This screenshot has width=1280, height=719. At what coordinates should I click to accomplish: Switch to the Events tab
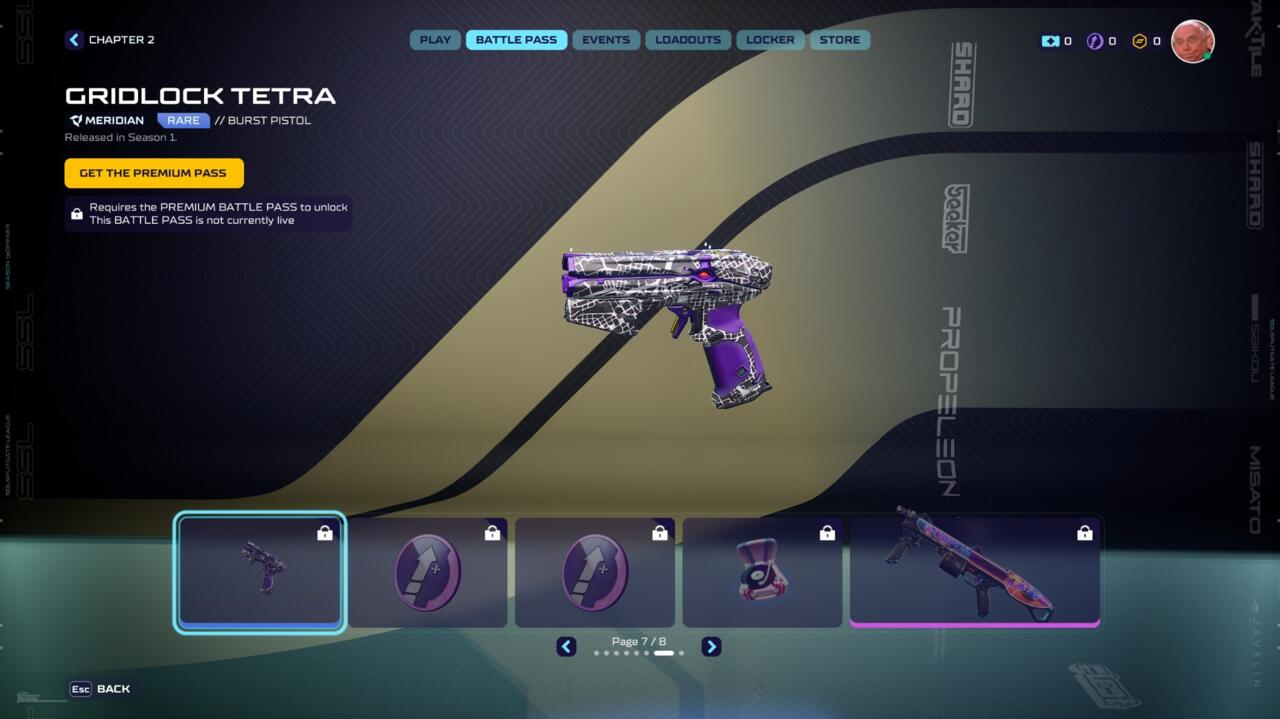[606, 40]
